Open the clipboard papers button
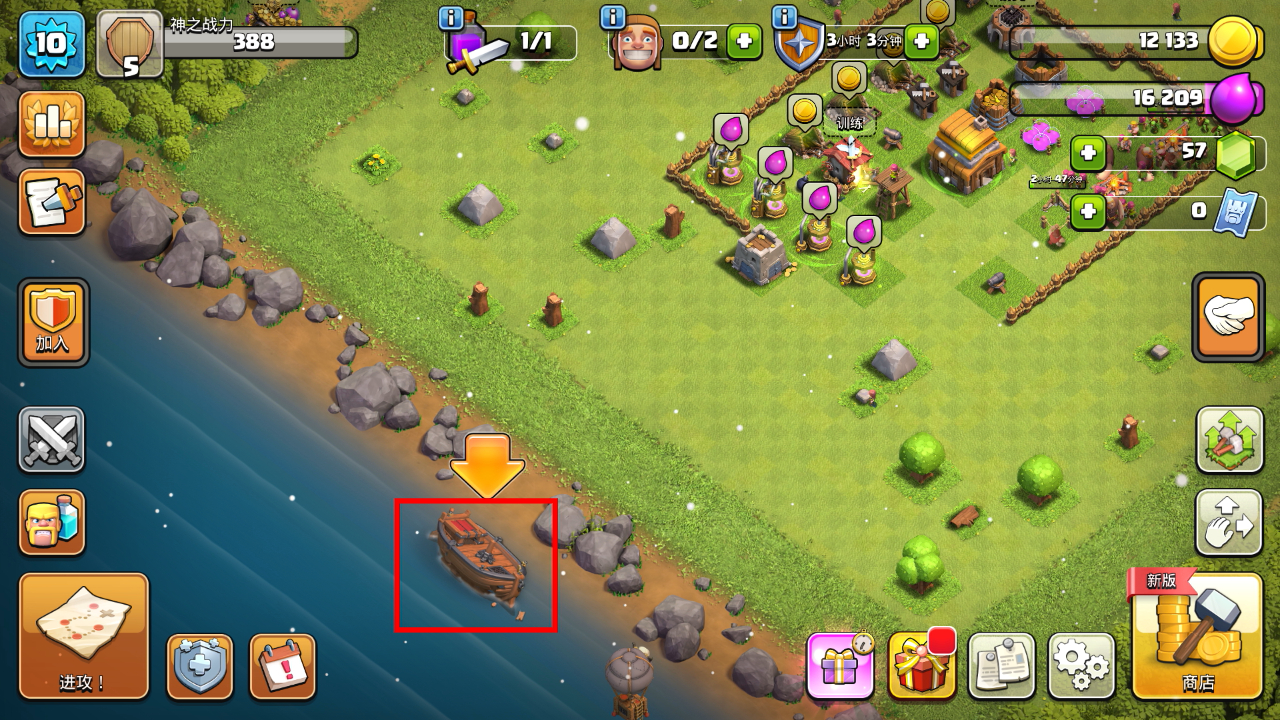Viewport: 1280px width, 720px height. click(x=1001, y=666)
